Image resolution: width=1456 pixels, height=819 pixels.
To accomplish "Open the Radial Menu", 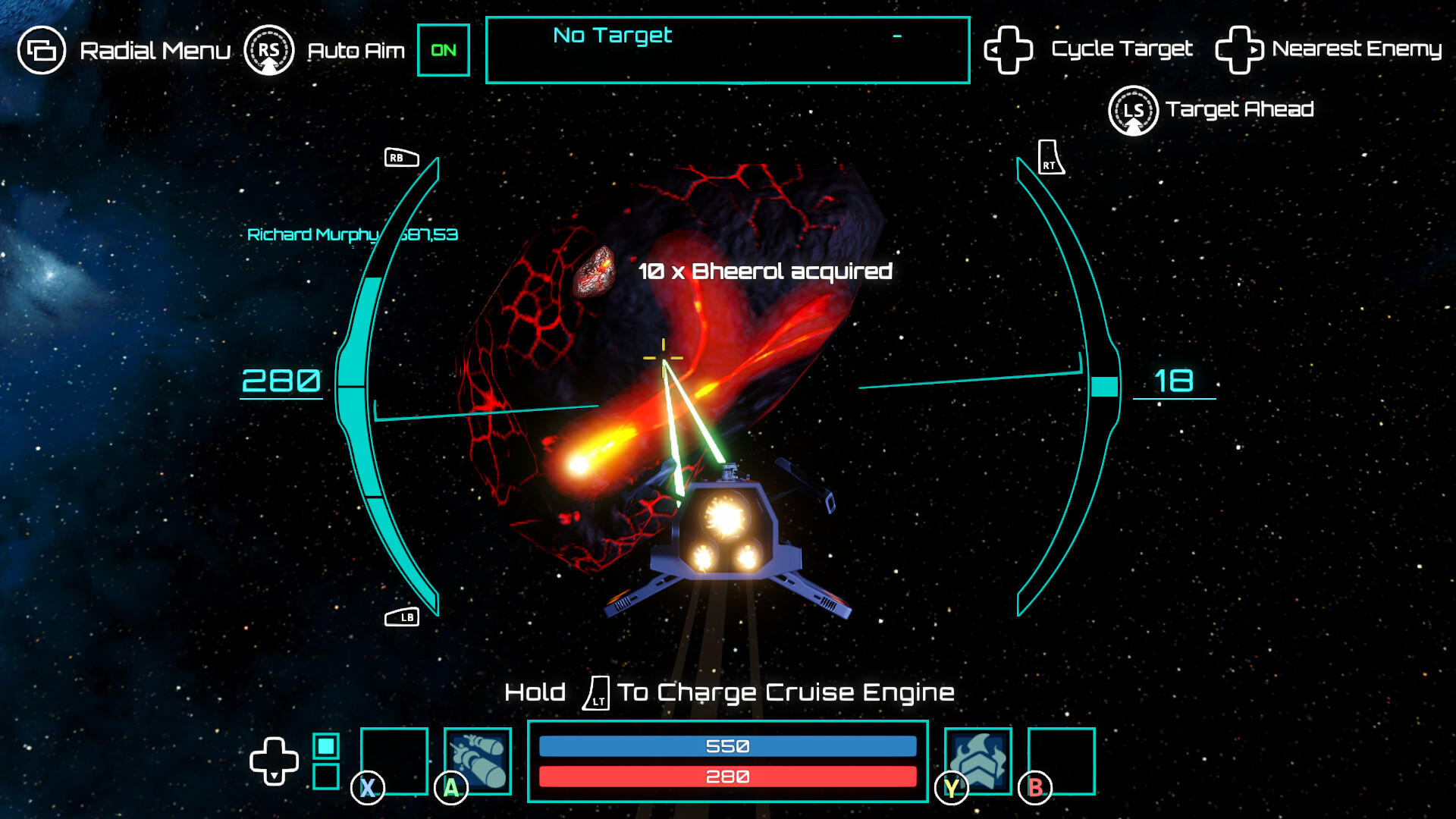I will click(x=43, y=50).
